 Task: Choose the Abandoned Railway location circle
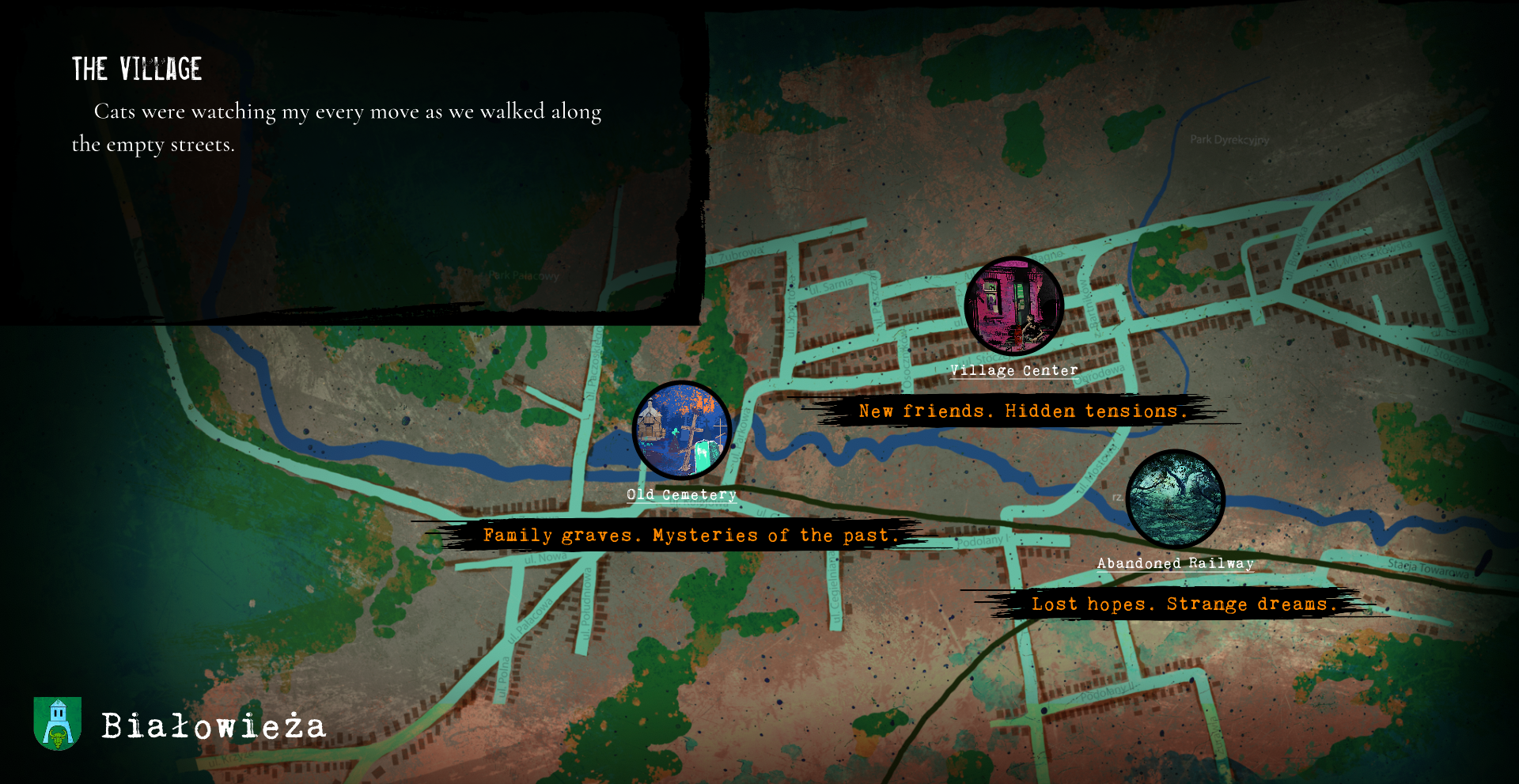[x=1175, y=498]
